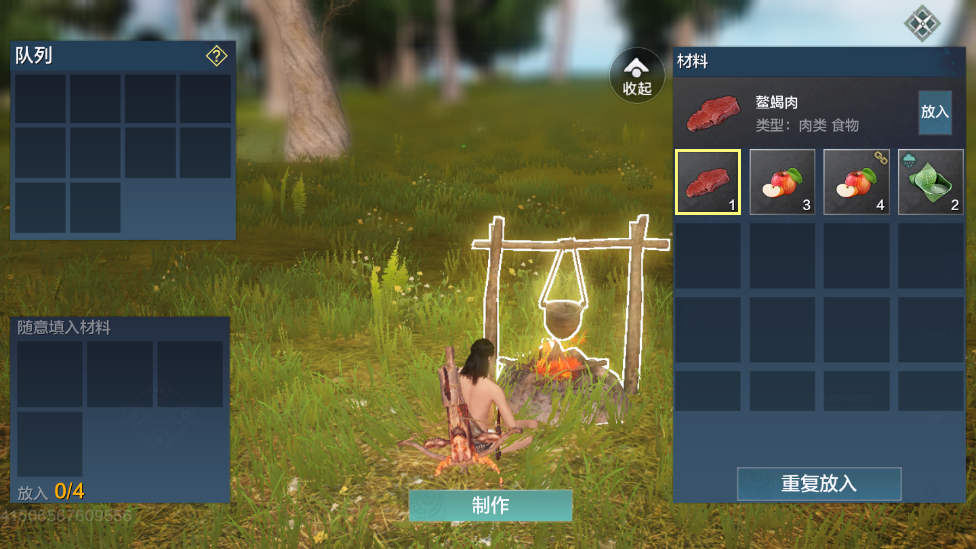Collapse the panel with 收起
This screenshot has height=549, width=976.
tap(637, 76)
